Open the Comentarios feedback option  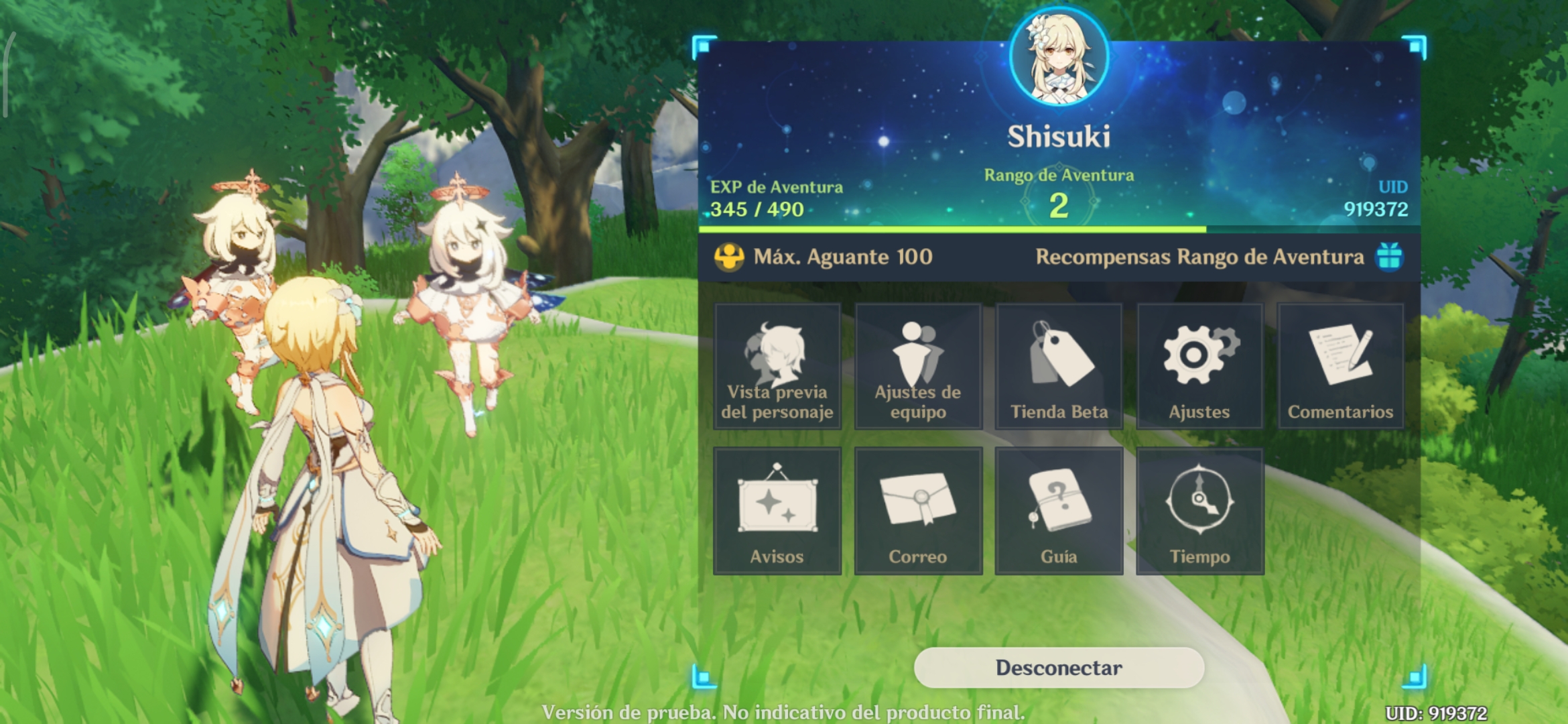tap(1340, 365)
